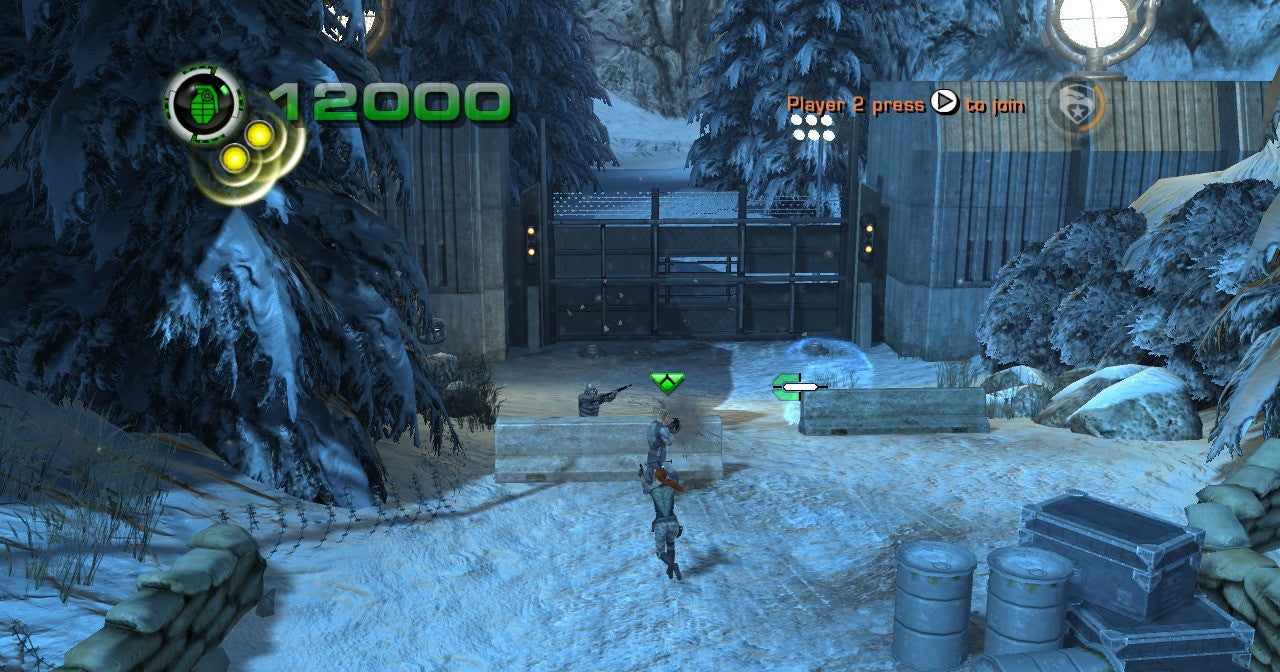The width and height of the screenshot is (1280, 672).
Task: Click the Player 2 emblem badge
Action: [1075, 105]
